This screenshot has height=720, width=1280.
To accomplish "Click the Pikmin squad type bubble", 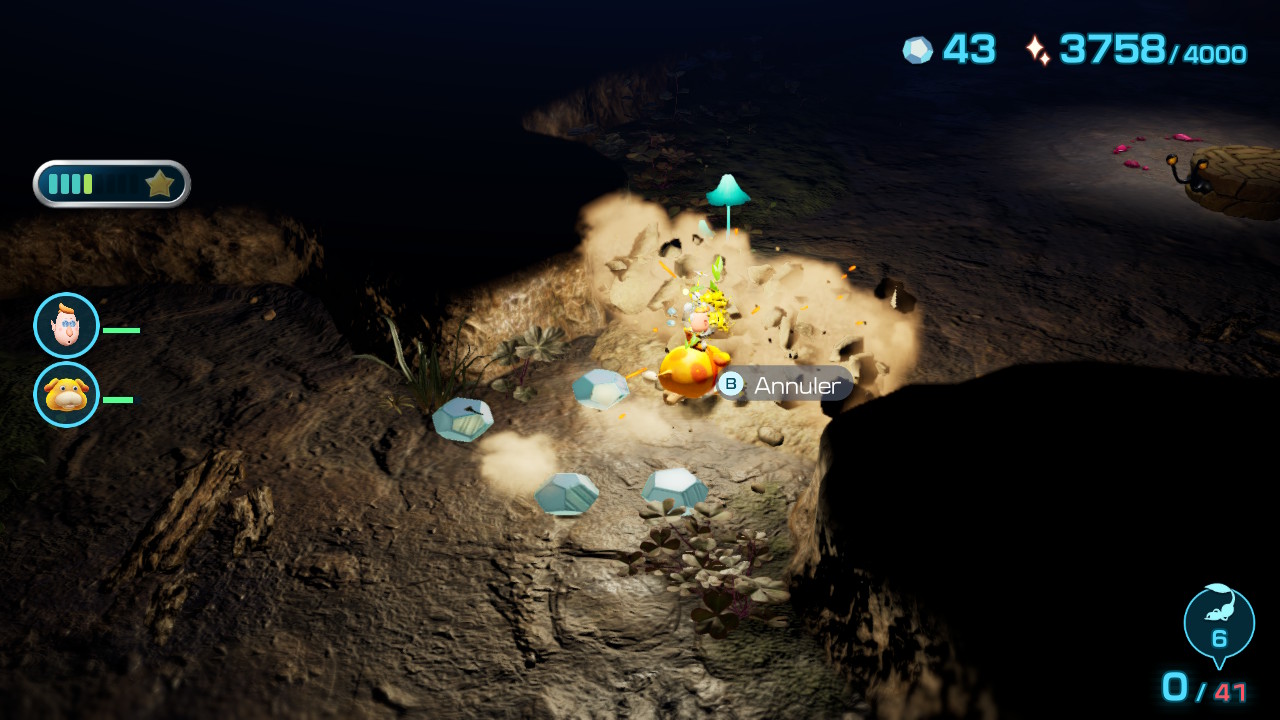I will tap(1218, 622).
